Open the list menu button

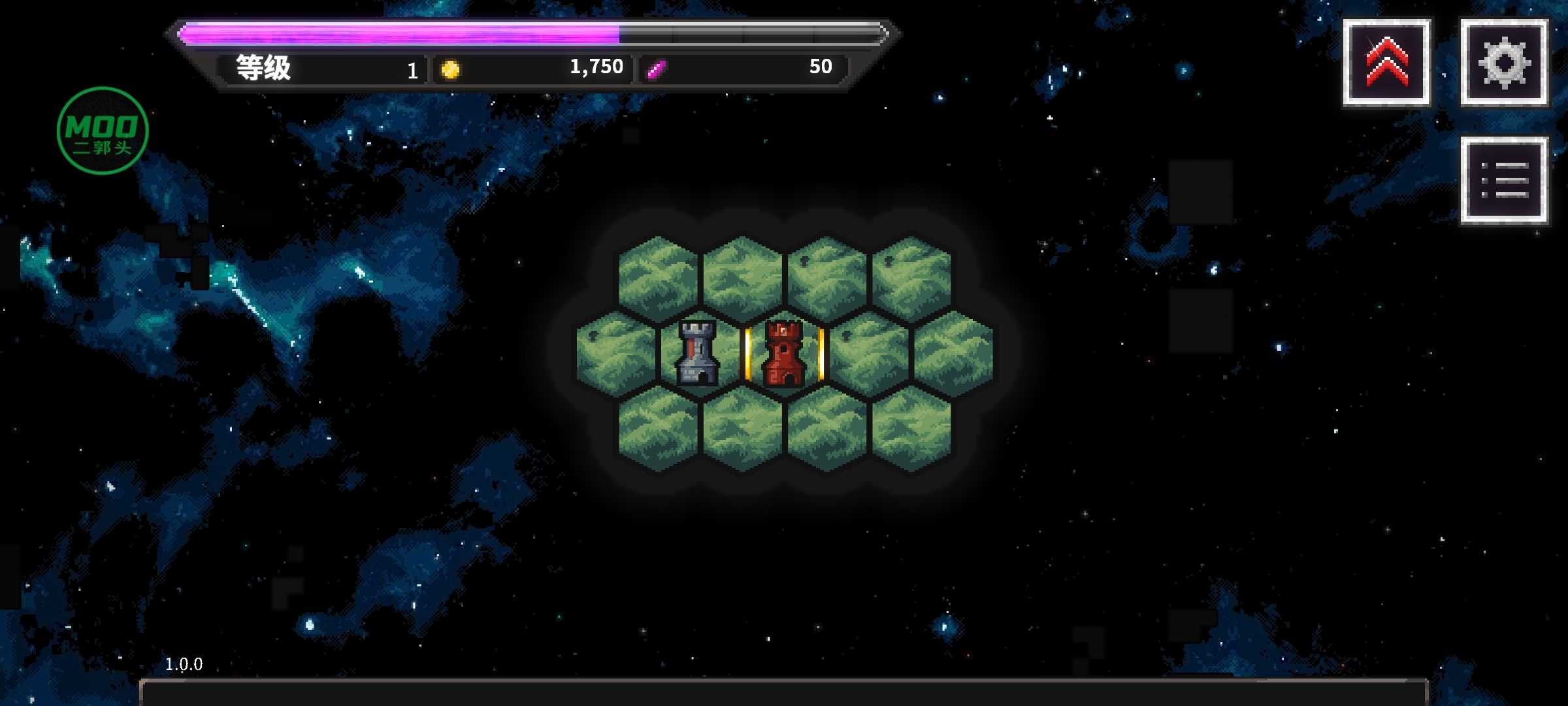1504,180
